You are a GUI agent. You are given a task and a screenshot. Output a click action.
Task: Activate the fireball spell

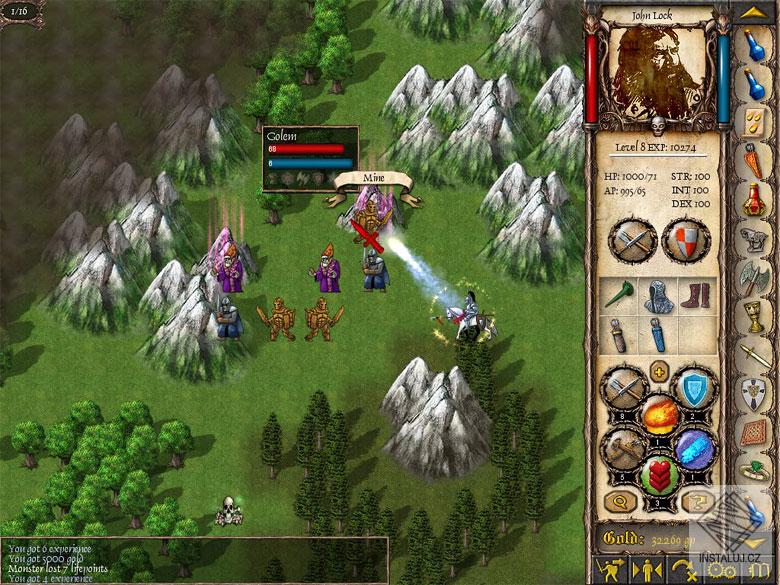point(659,414)
